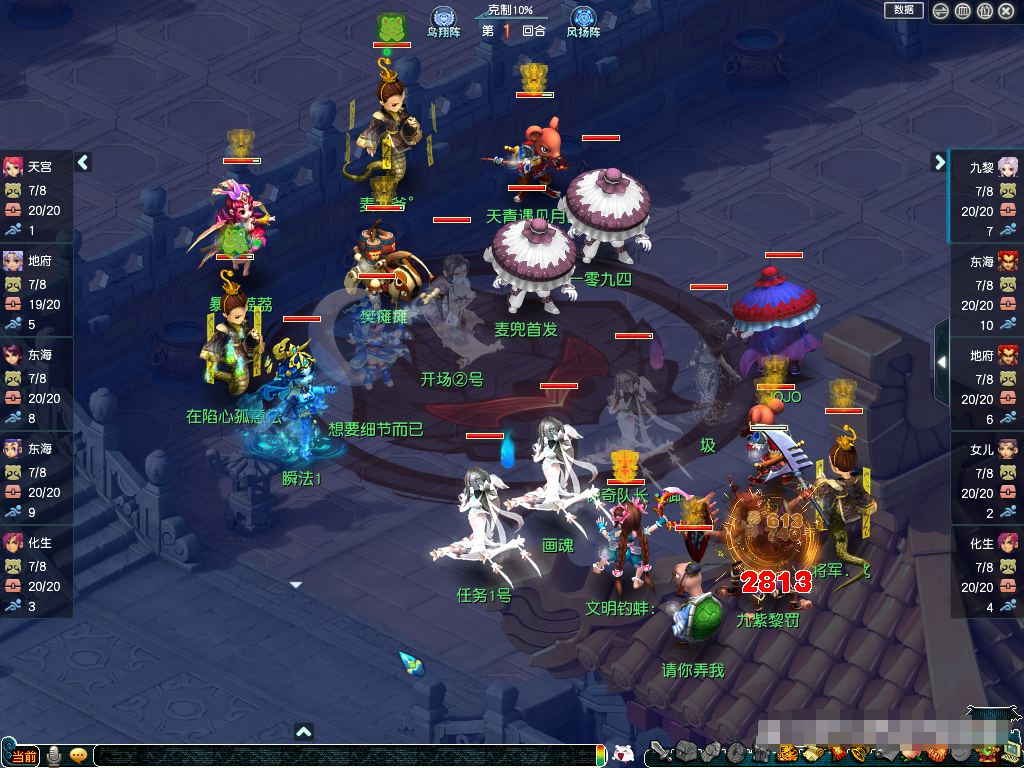The height and width of the screenshot is (768, 1024).
Task: Open the chat speech bubble emoticons
Action: point(78,756)
